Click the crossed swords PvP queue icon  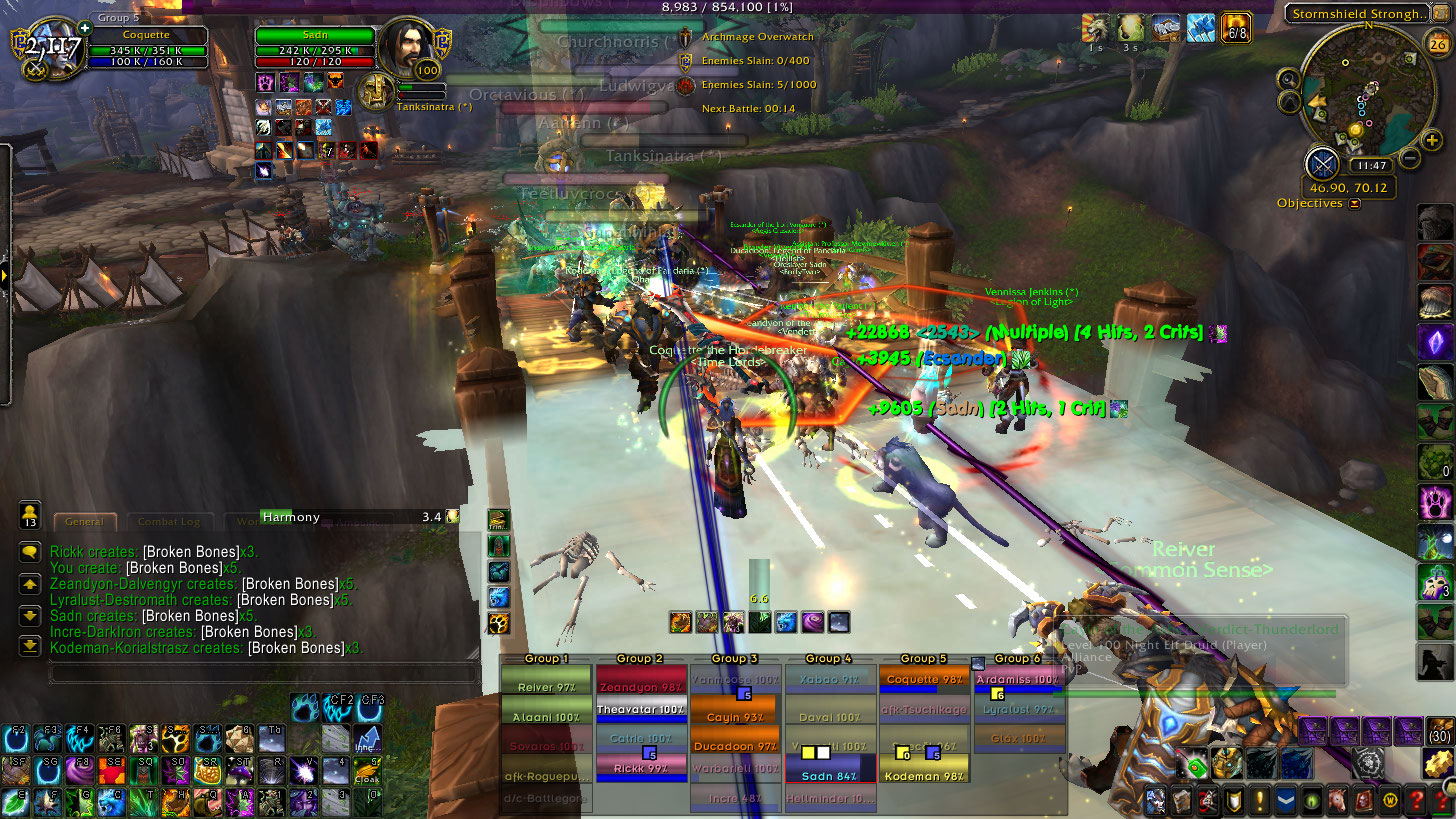[1322, 162]
